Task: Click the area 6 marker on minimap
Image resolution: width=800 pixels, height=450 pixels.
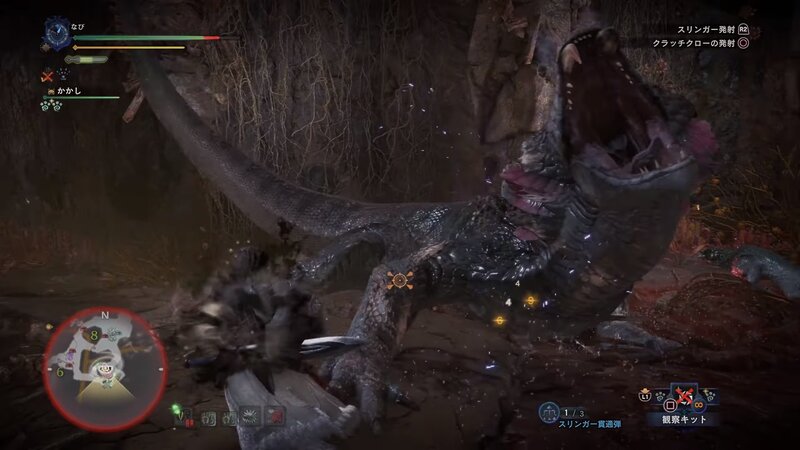Action: coord(60,371)
